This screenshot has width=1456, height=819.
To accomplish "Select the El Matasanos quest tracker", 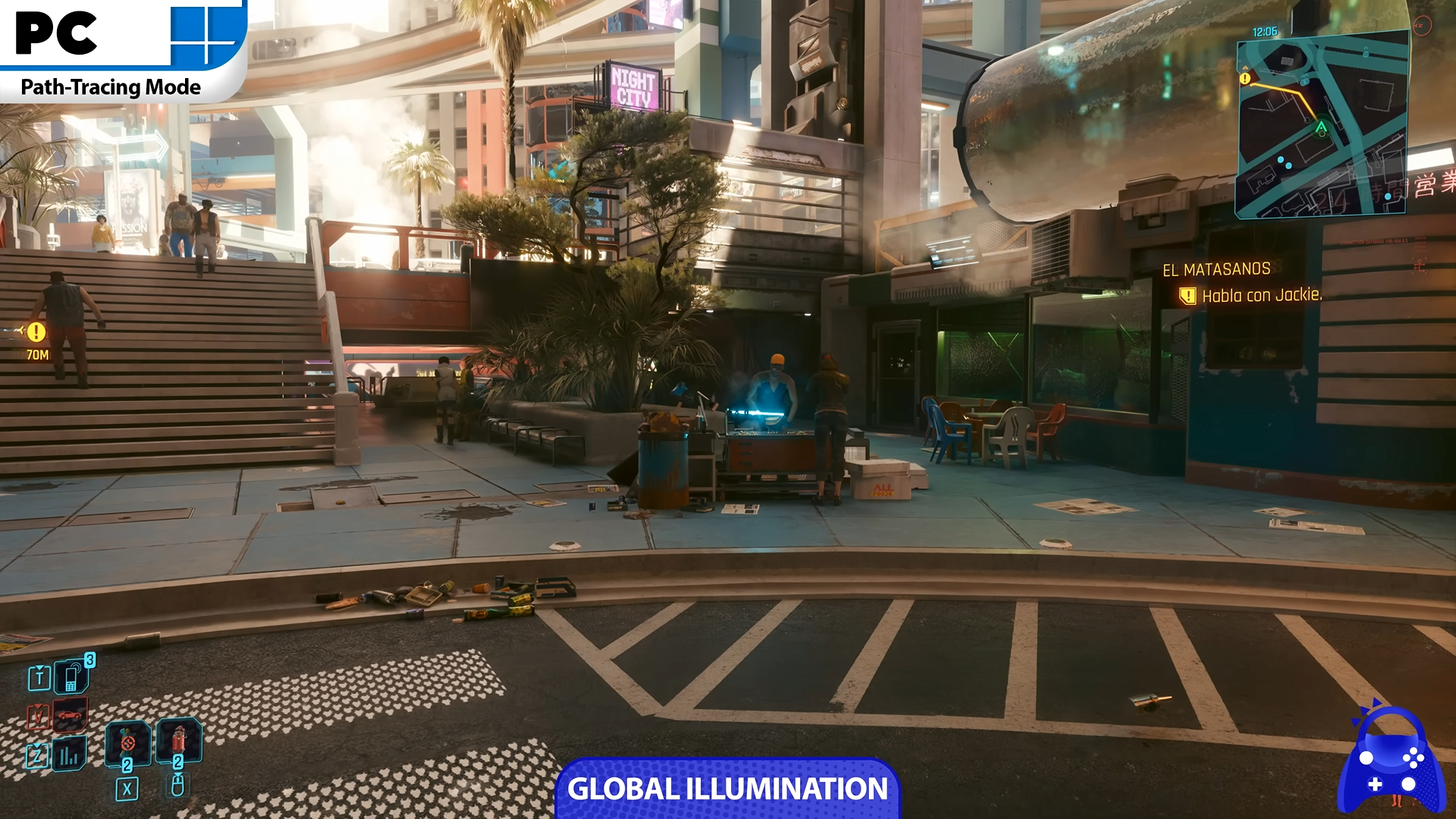I will (1216, 269).
